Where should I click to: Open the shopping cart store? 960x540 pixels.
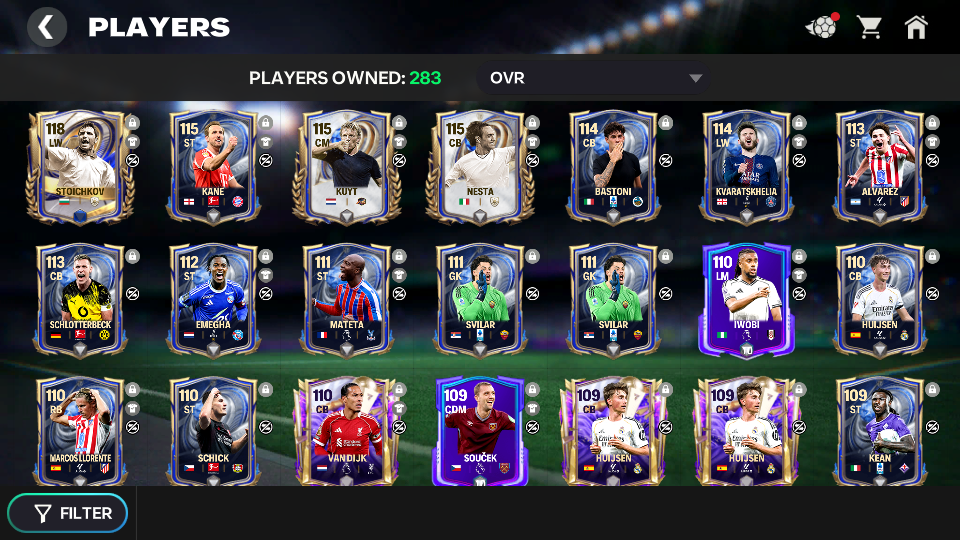coord(869,27)
